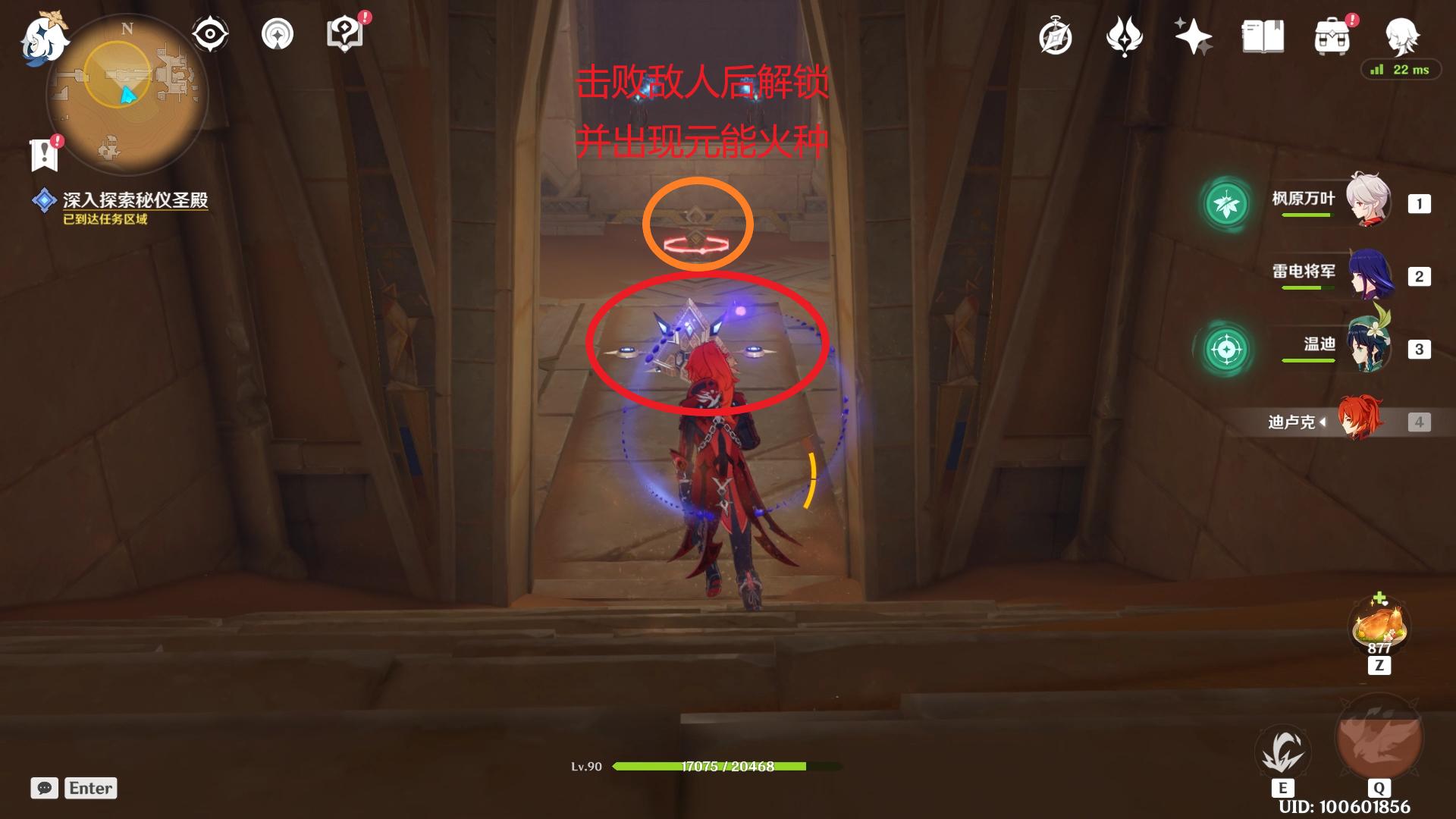This screenshot has height=819, width=1456.
Task: Open the Wish four-pointed star icon
Action: pos(1192,36)
